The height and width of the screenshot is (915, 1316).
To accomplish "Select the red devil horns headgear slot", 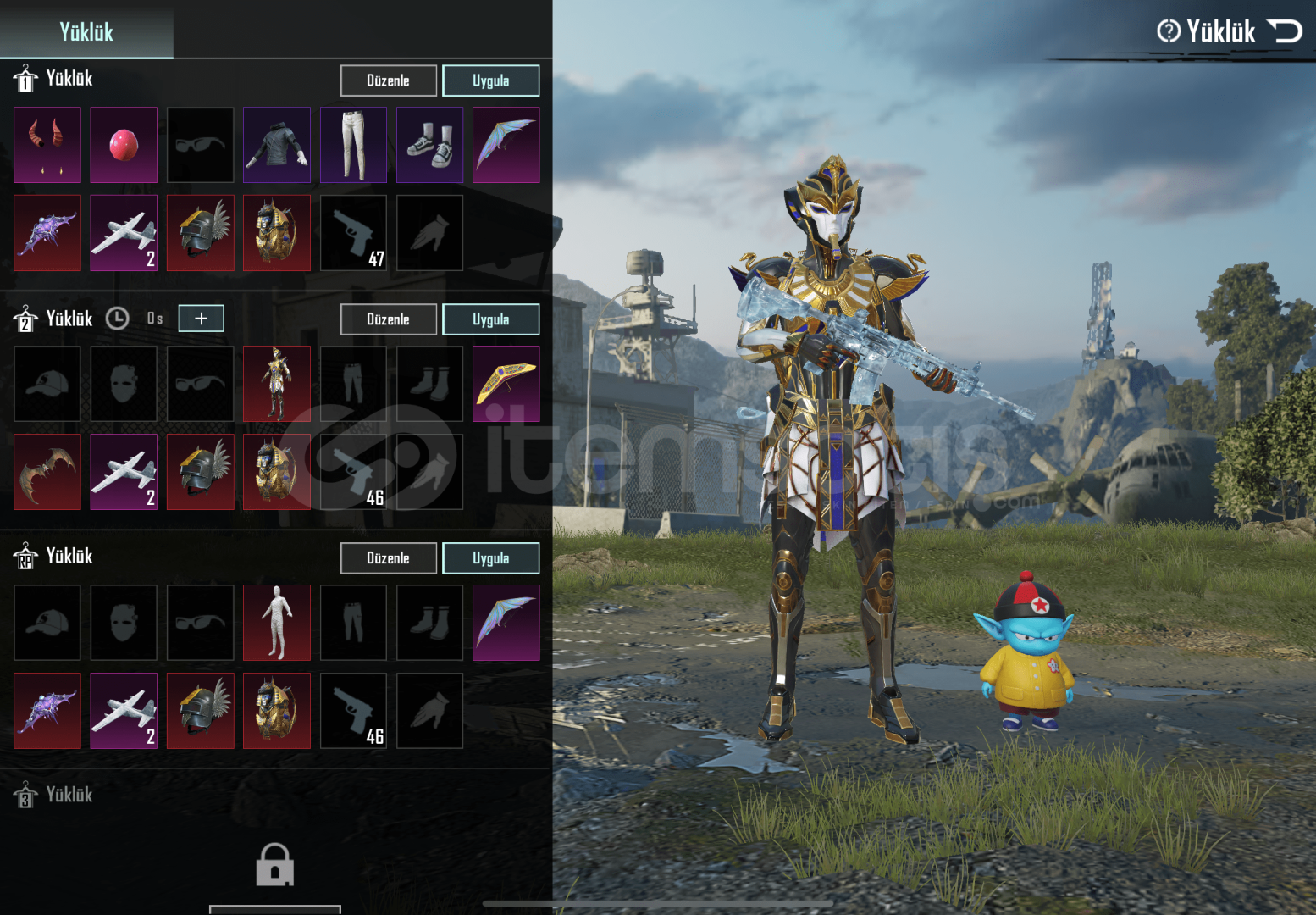I will 47,145.
